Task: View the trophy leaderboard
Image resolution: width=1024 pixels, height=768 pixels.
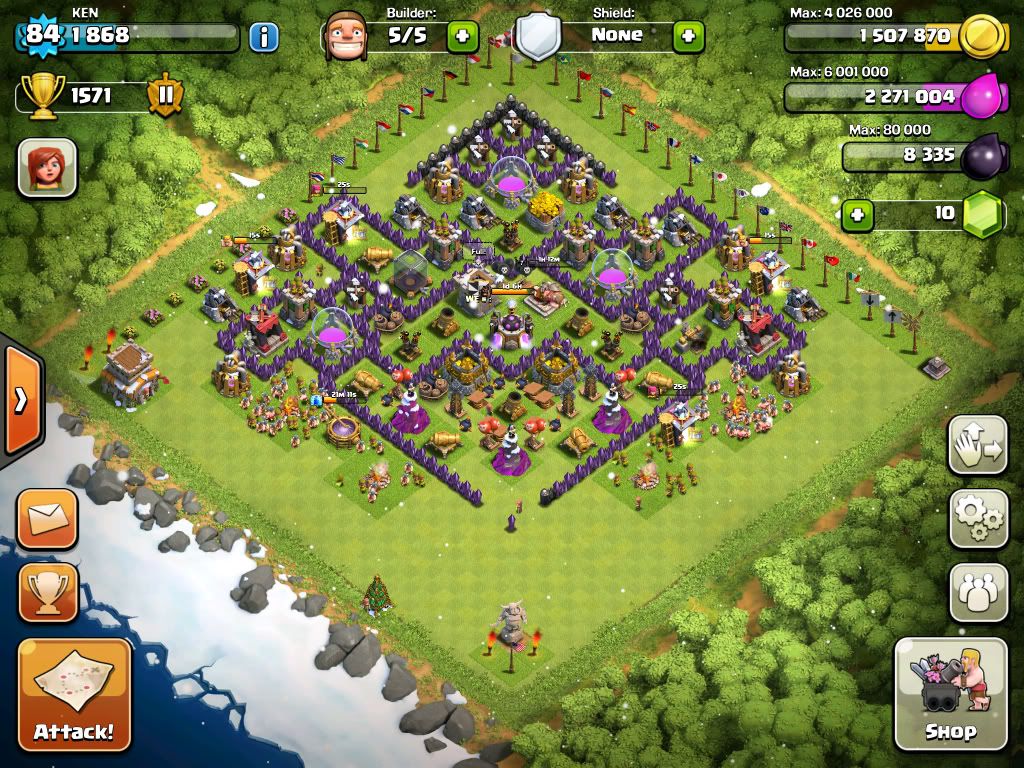Action: coord(47,592)
